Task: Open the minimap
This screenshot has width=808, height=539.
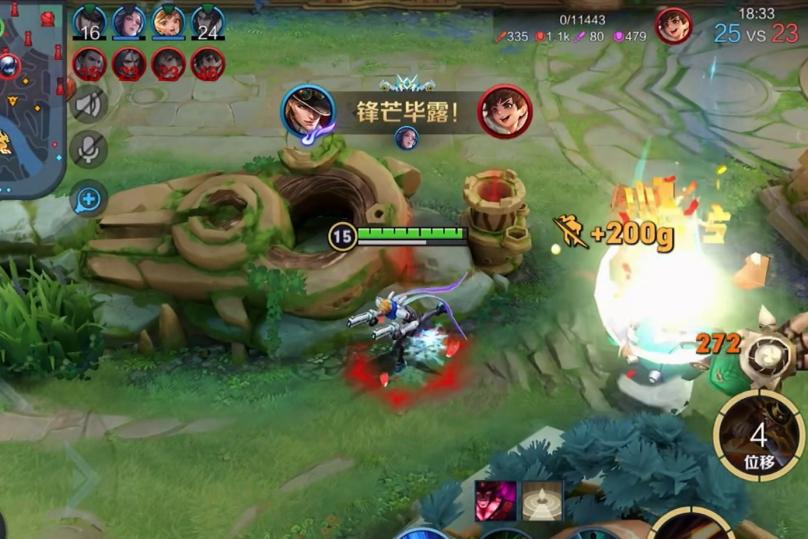Action: pos(30,95)
